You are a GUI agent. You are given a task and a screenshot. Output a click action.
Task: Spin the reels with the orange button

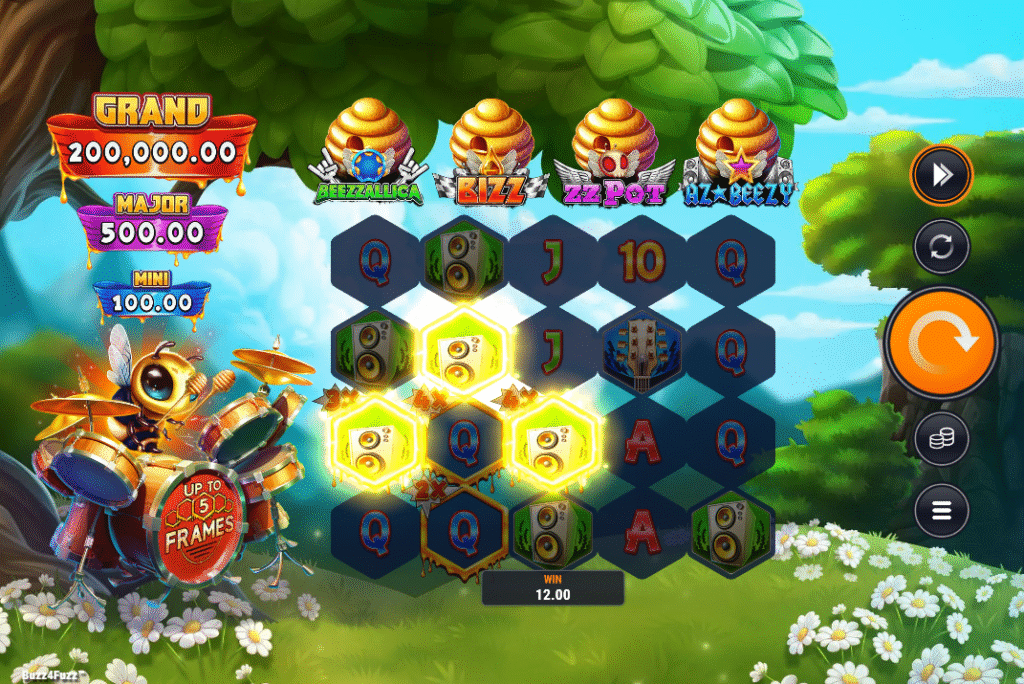tap(941, 343)
